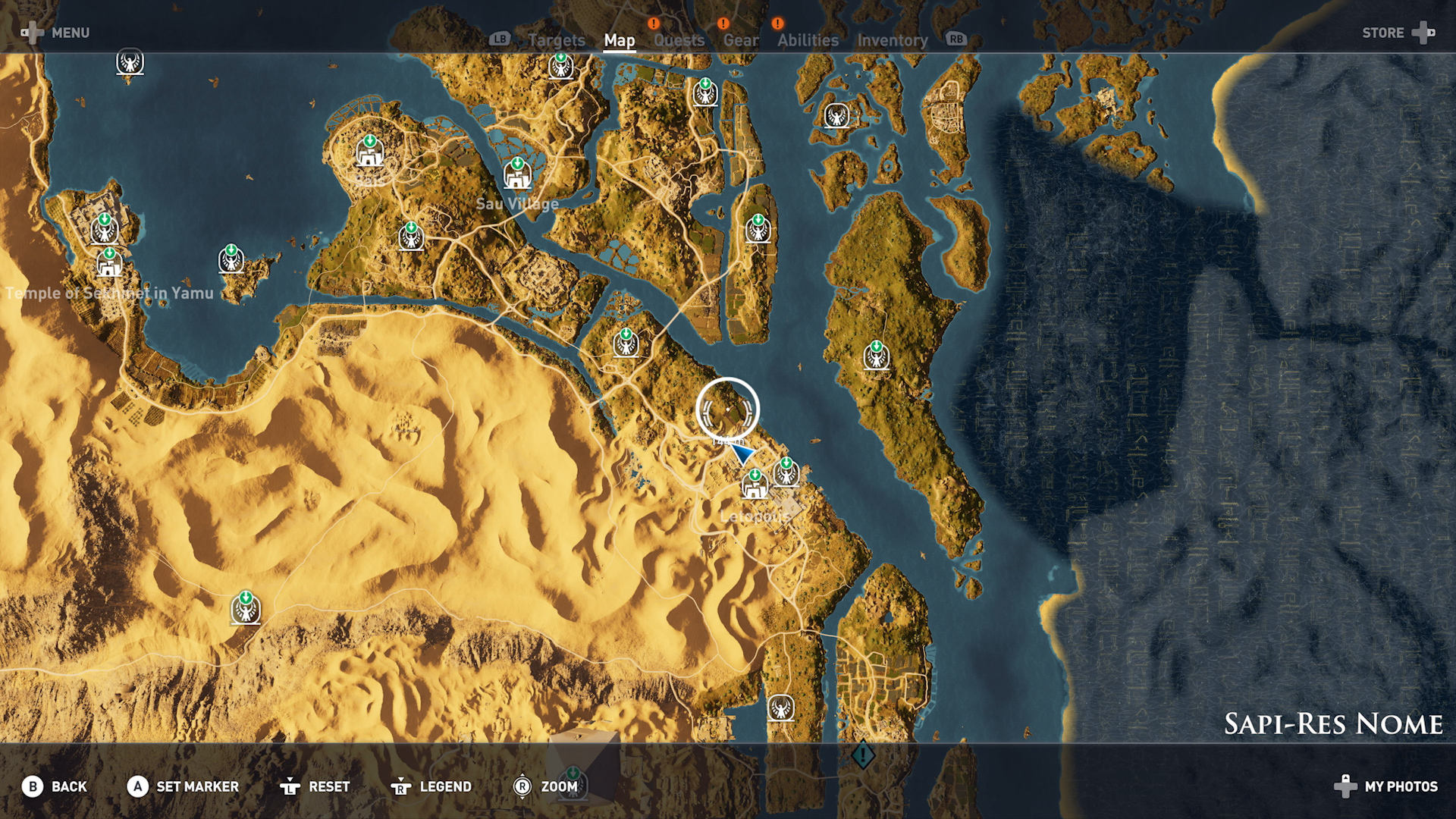Reset the map view

coord(315,786)
